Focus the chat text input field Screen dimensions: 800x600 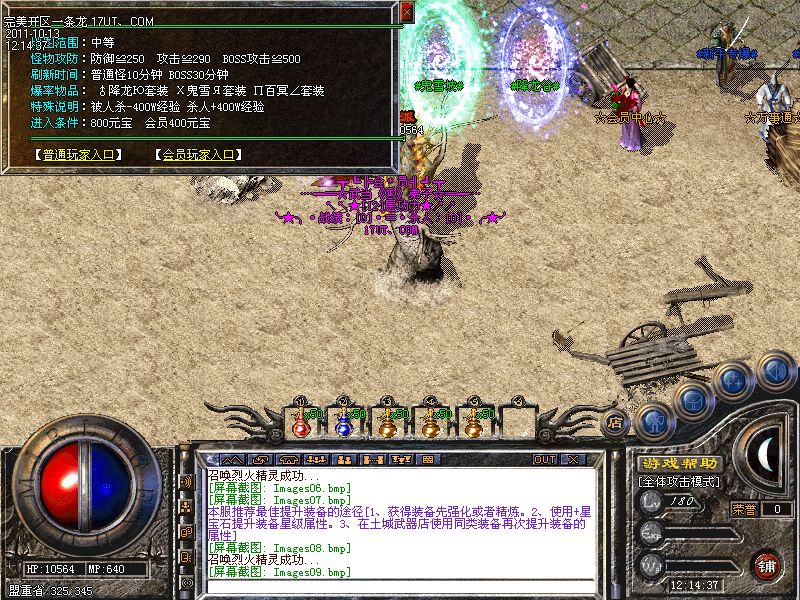[400, 586]
